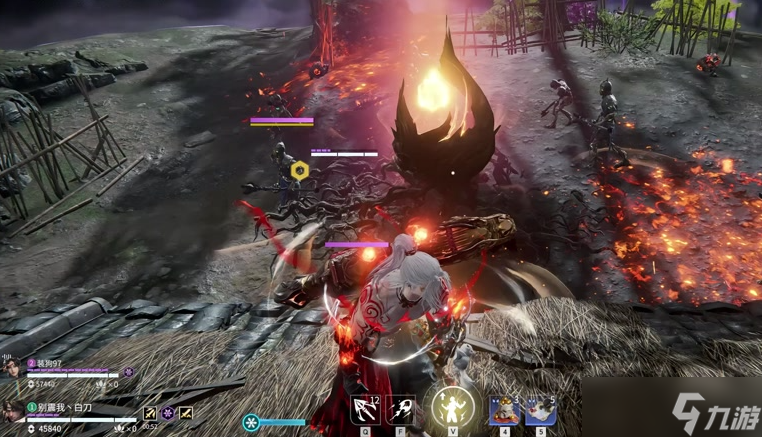The image size is (762, 437).
Task: Trigger the glowing ultimate ability icon
Action: click(453, 407)
